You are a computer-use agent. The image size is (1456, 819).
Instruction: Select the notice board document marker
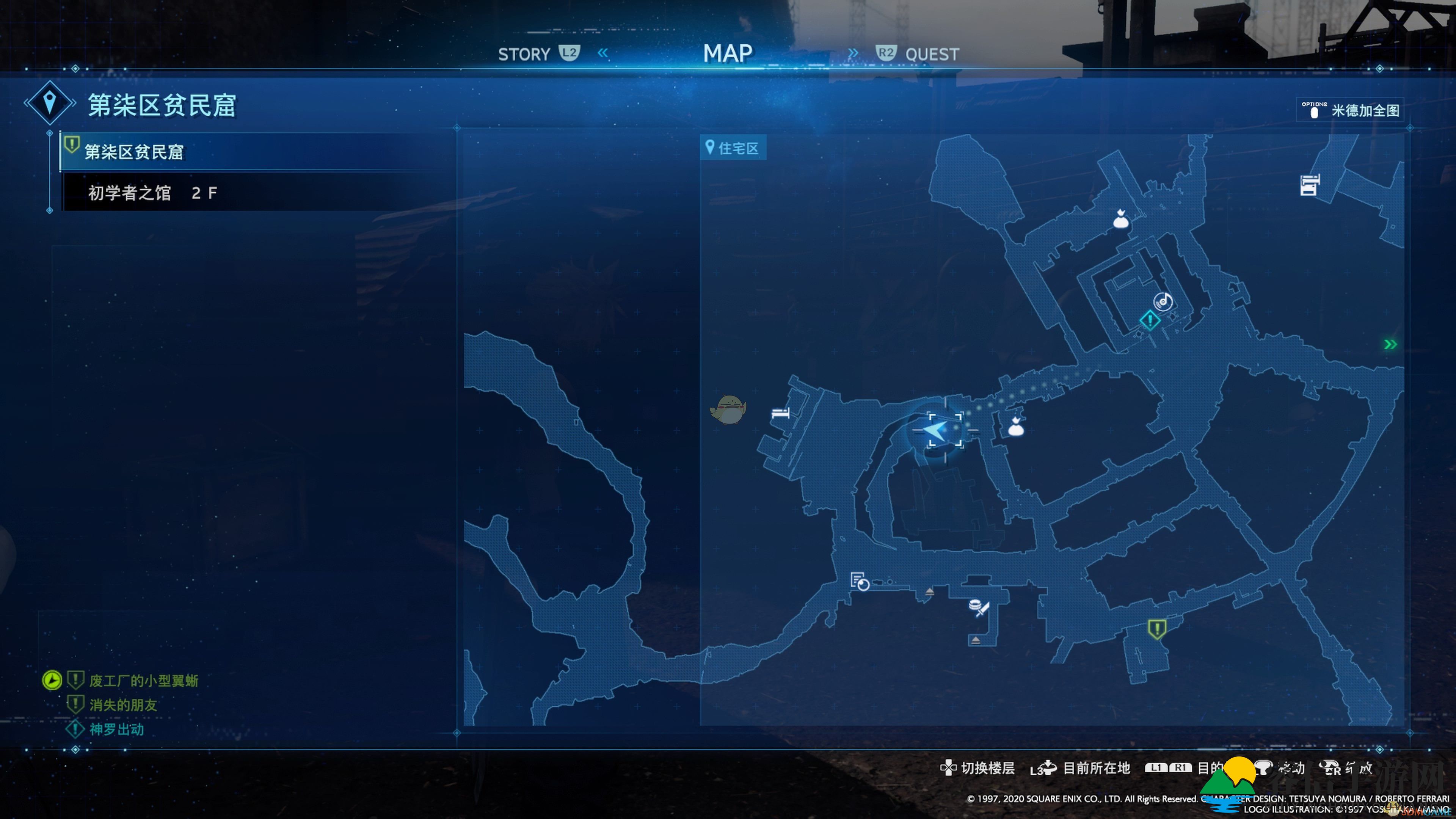(x=859, y=581)
